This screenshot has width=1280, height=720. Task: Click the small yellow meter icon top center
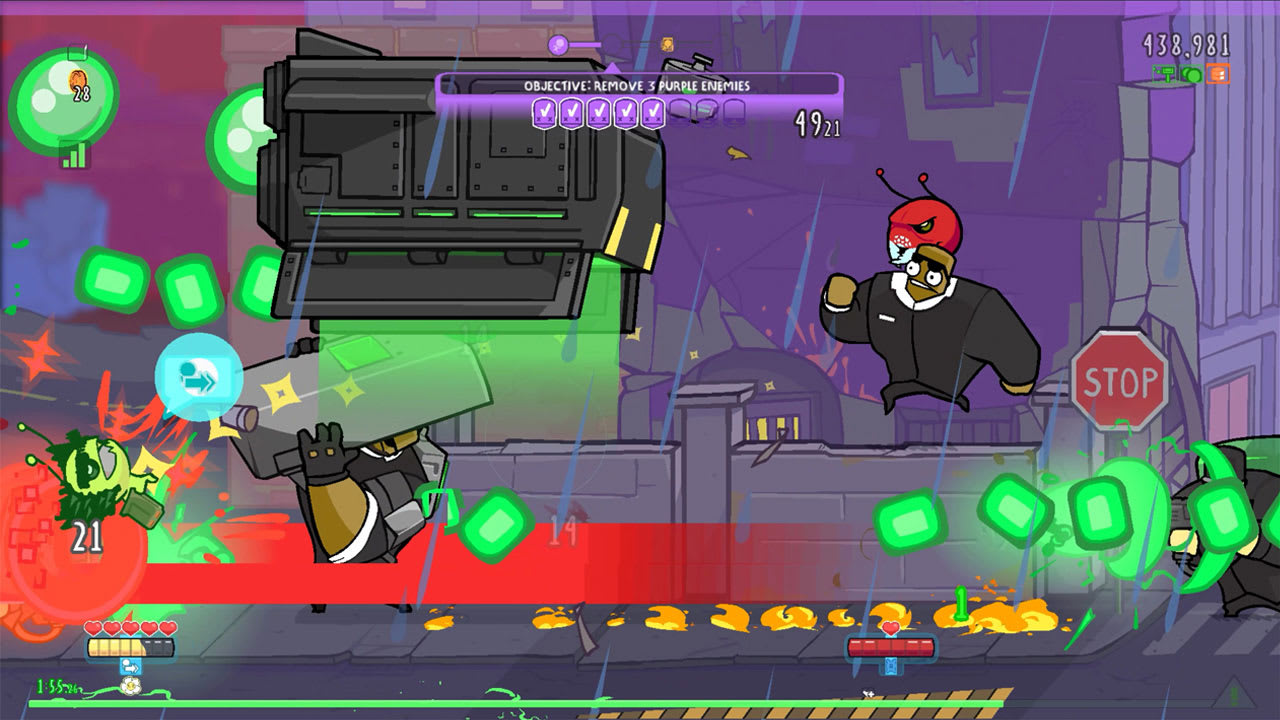667,43
